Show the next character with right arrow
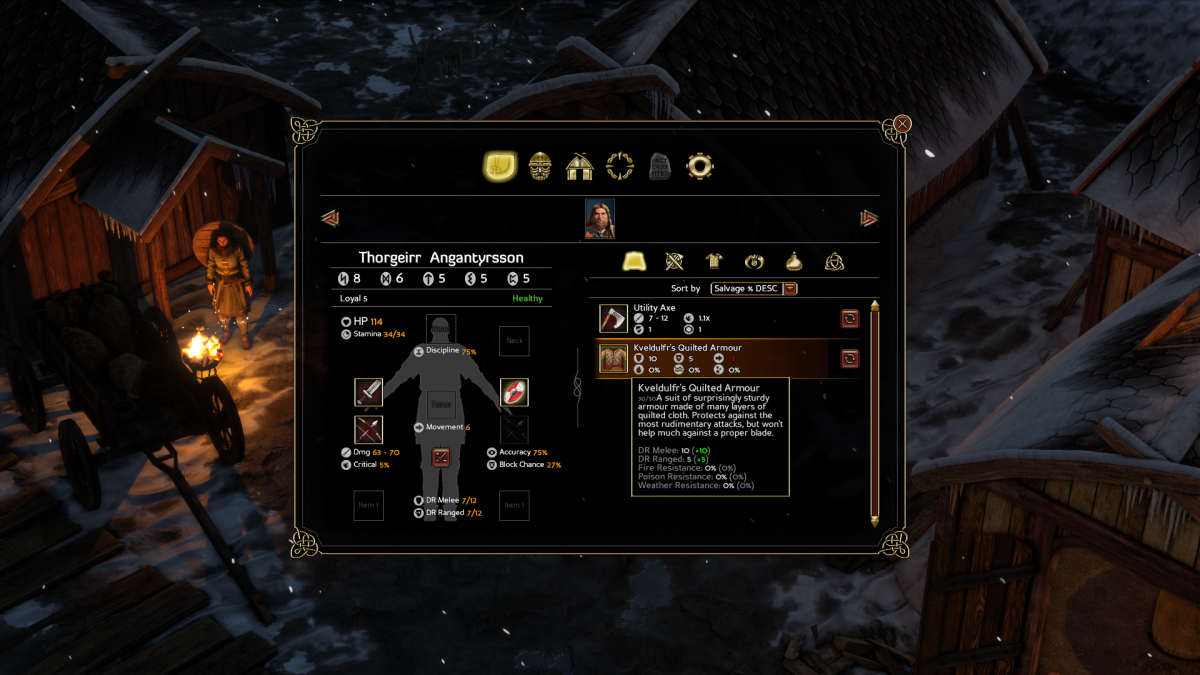The height and width of the screenshot is (675, 1200). point(869,218)
